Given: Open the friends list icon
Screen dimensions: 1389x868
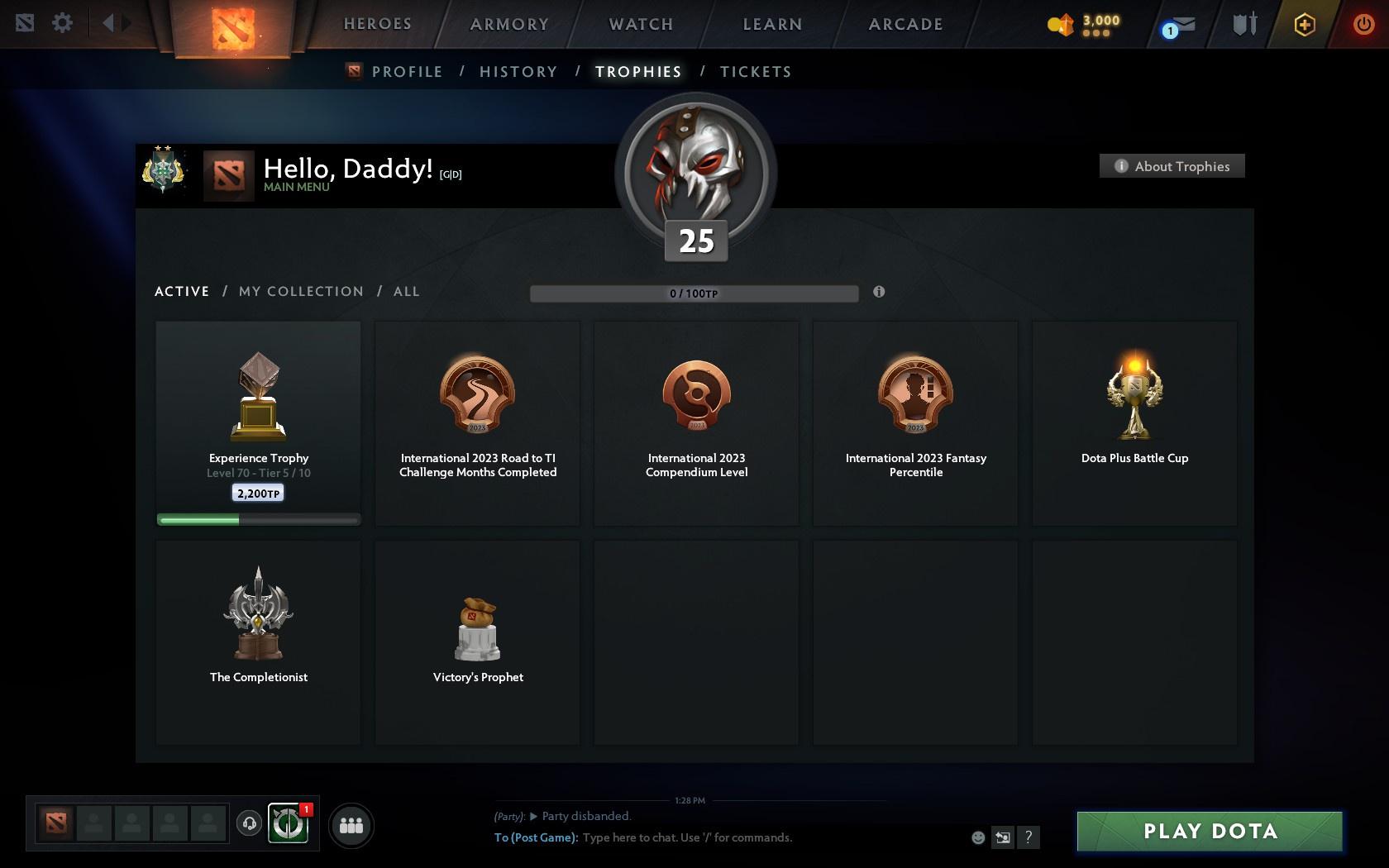Looking at the screenshot, I should pyautogui.click(x=352, y=824).
